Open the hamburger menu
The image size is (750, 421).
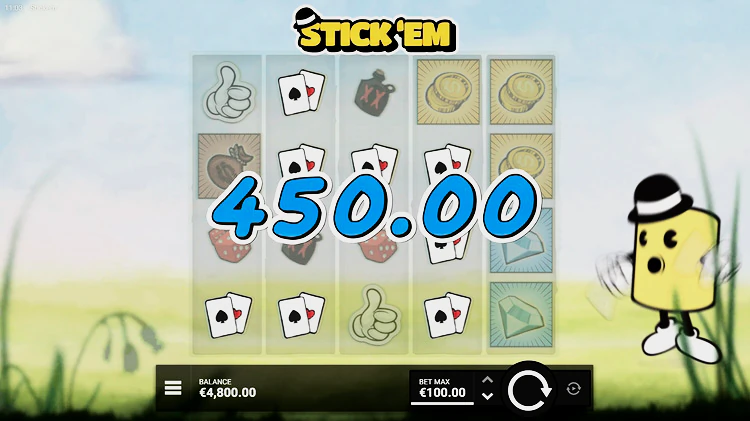(173, 388)
